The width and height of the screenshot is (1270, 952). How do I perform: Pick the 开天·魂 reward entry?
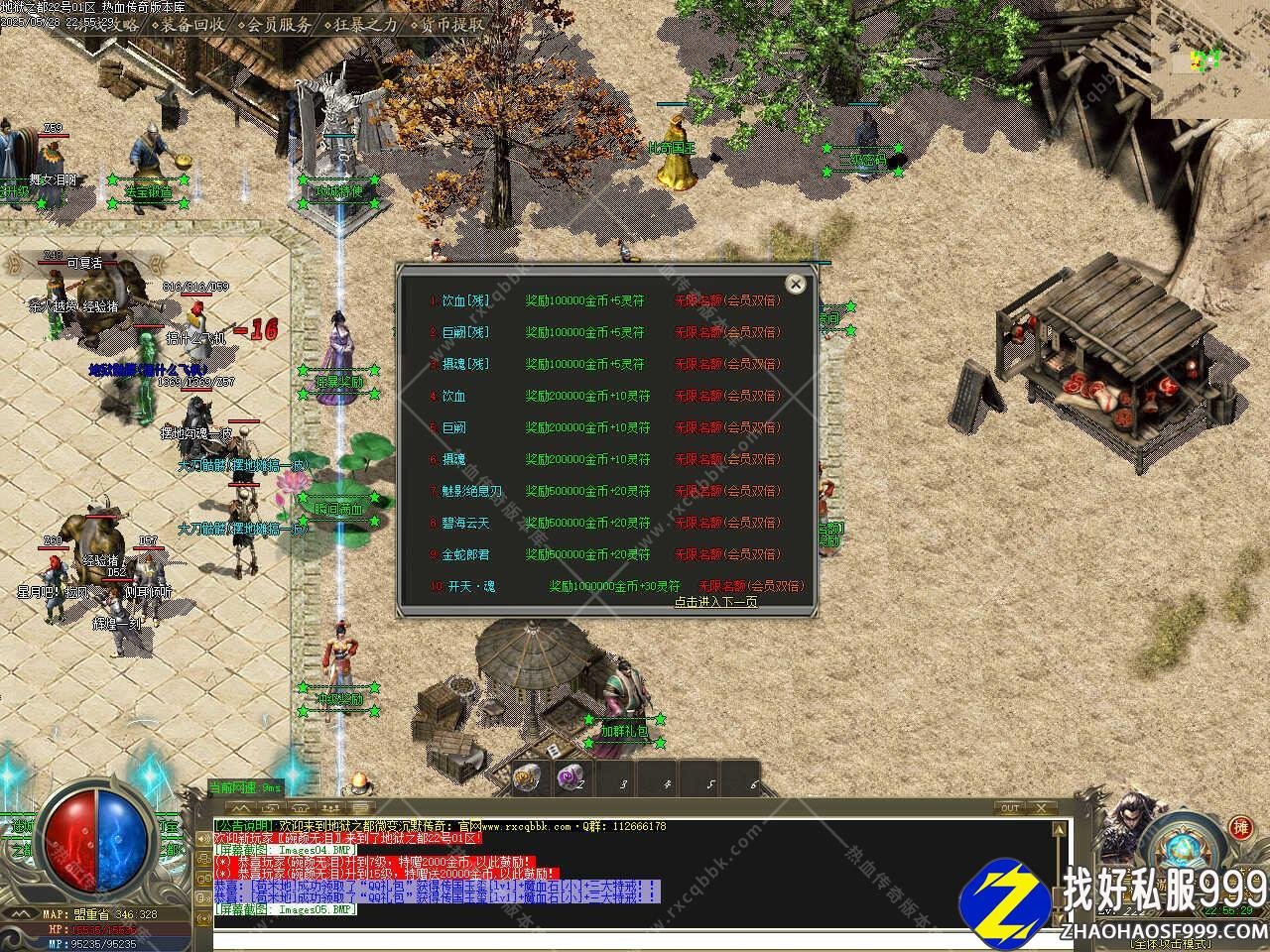coord(471,586)
